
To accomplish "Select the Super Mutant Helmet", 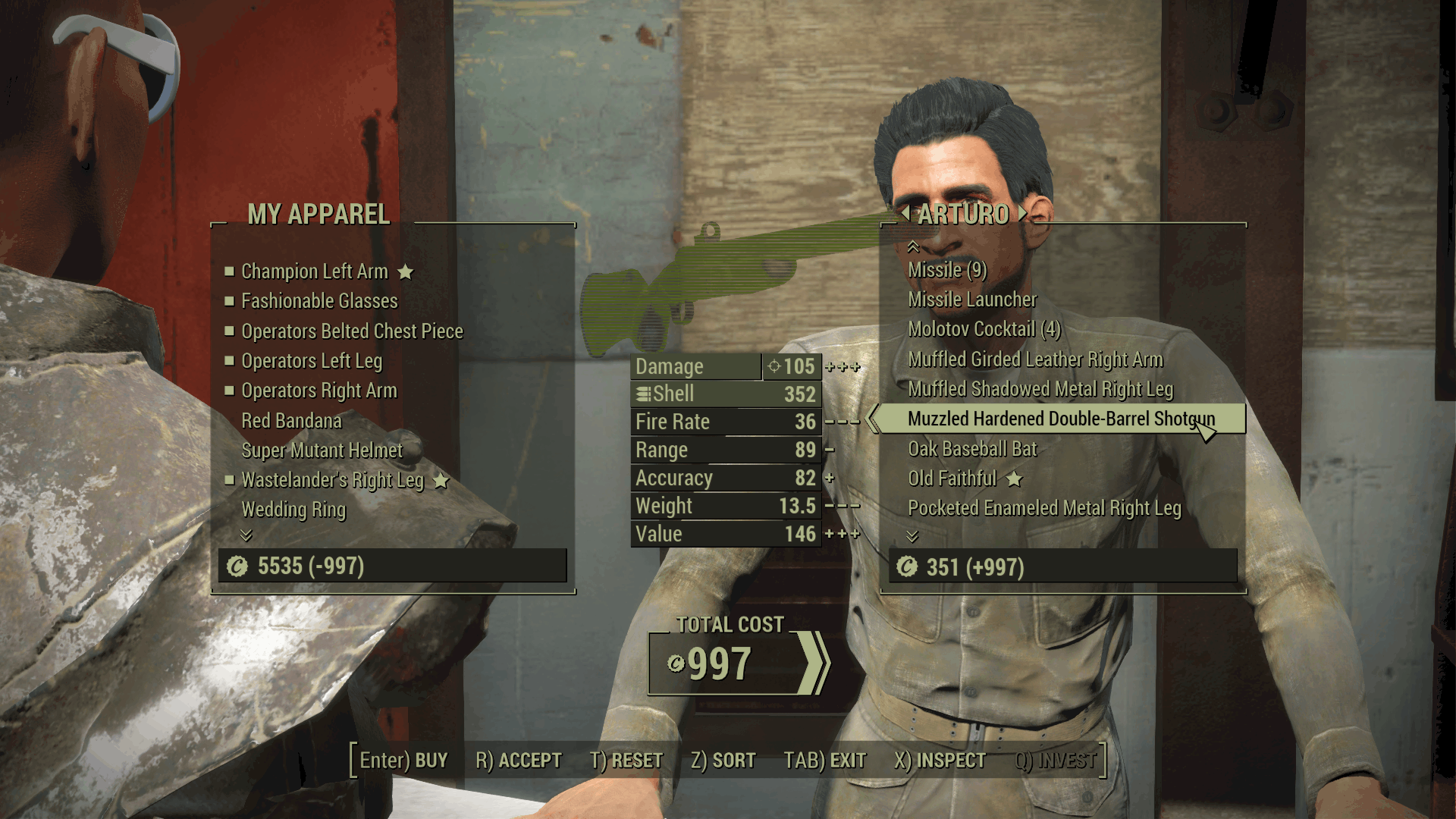I will [x=322, y=450].
